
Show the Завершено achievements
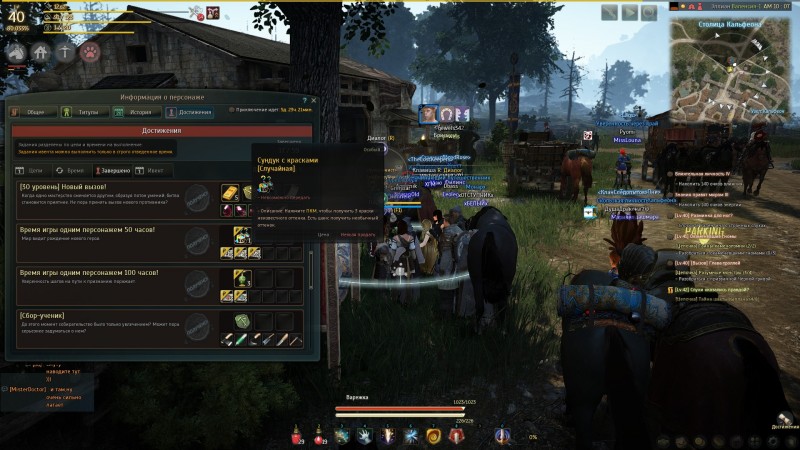110,171
